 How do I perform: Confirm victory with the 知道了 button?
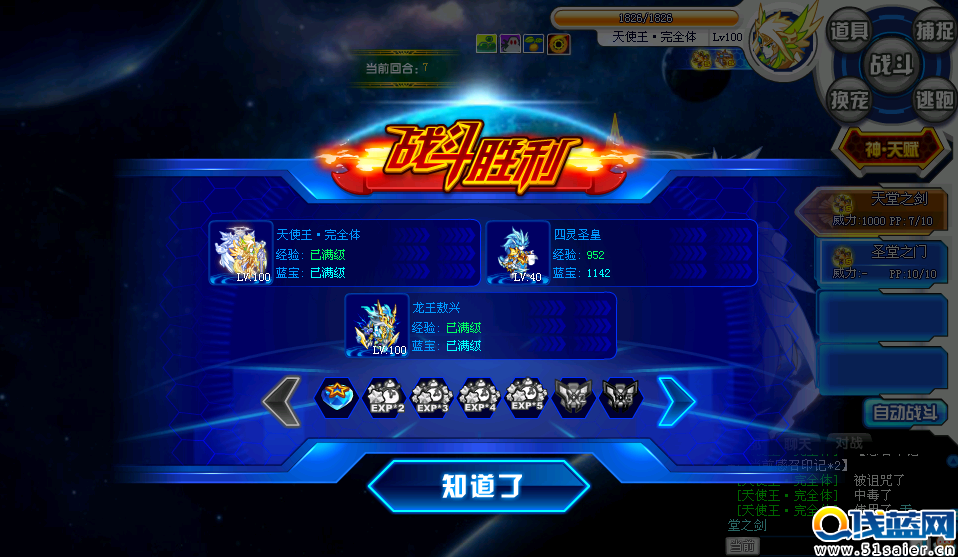click(480, 486)
